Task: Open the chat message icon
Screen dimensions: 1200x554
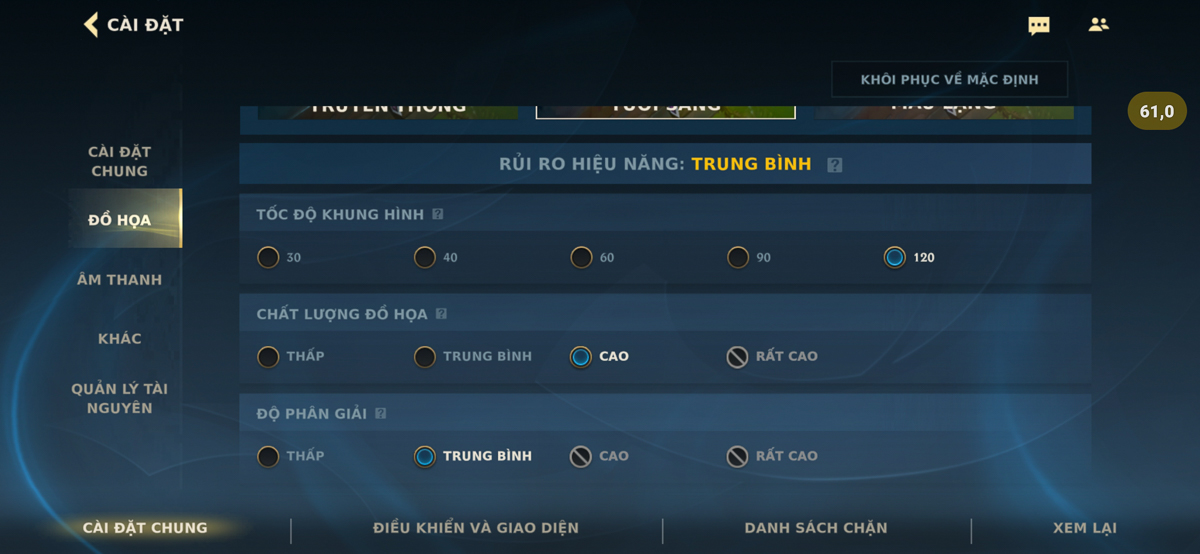Action: click(1039, 26)
